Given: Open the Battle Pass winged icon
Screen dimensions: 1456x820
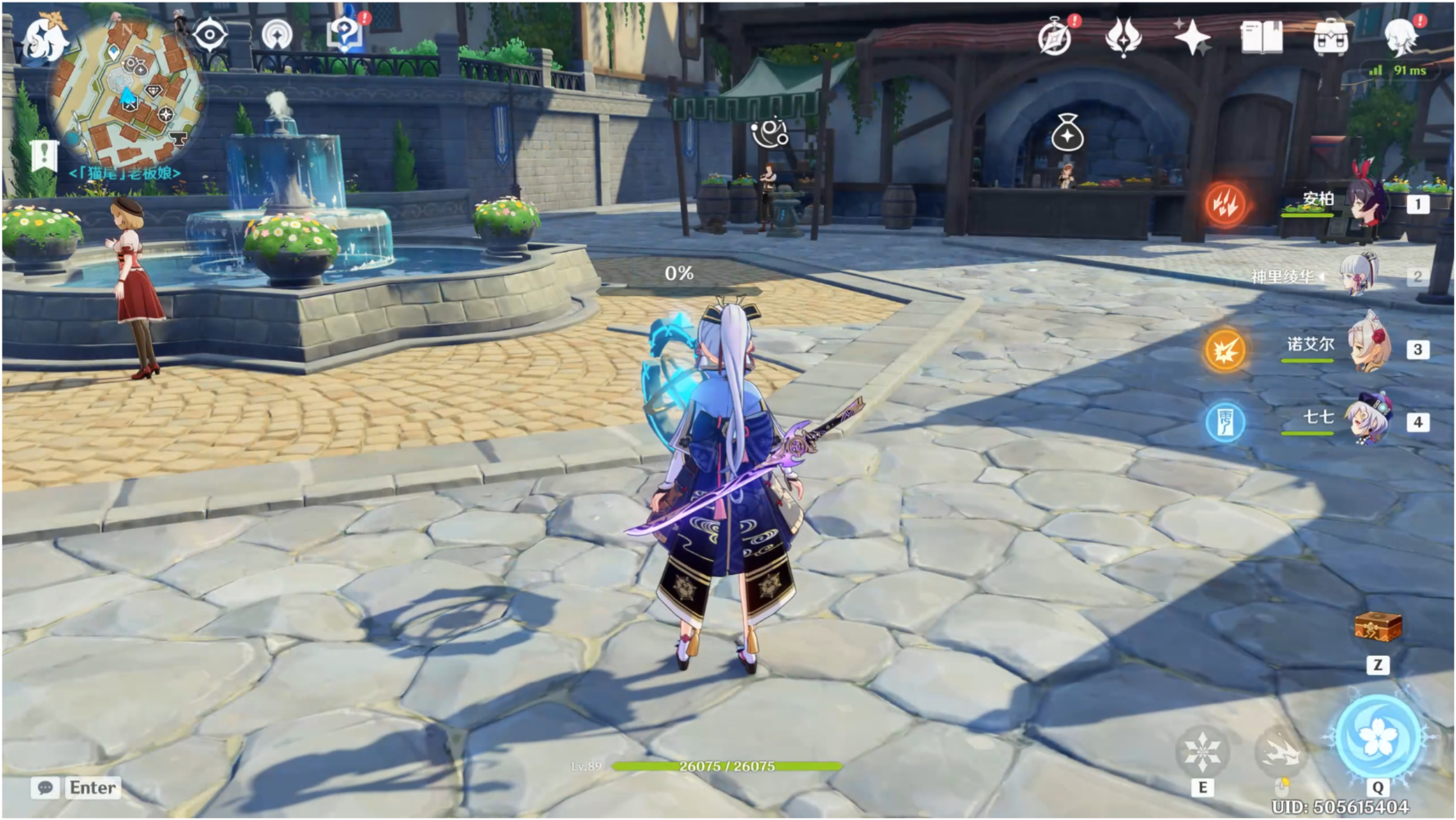Looking at the screenshot, I should pos(1123,36).
